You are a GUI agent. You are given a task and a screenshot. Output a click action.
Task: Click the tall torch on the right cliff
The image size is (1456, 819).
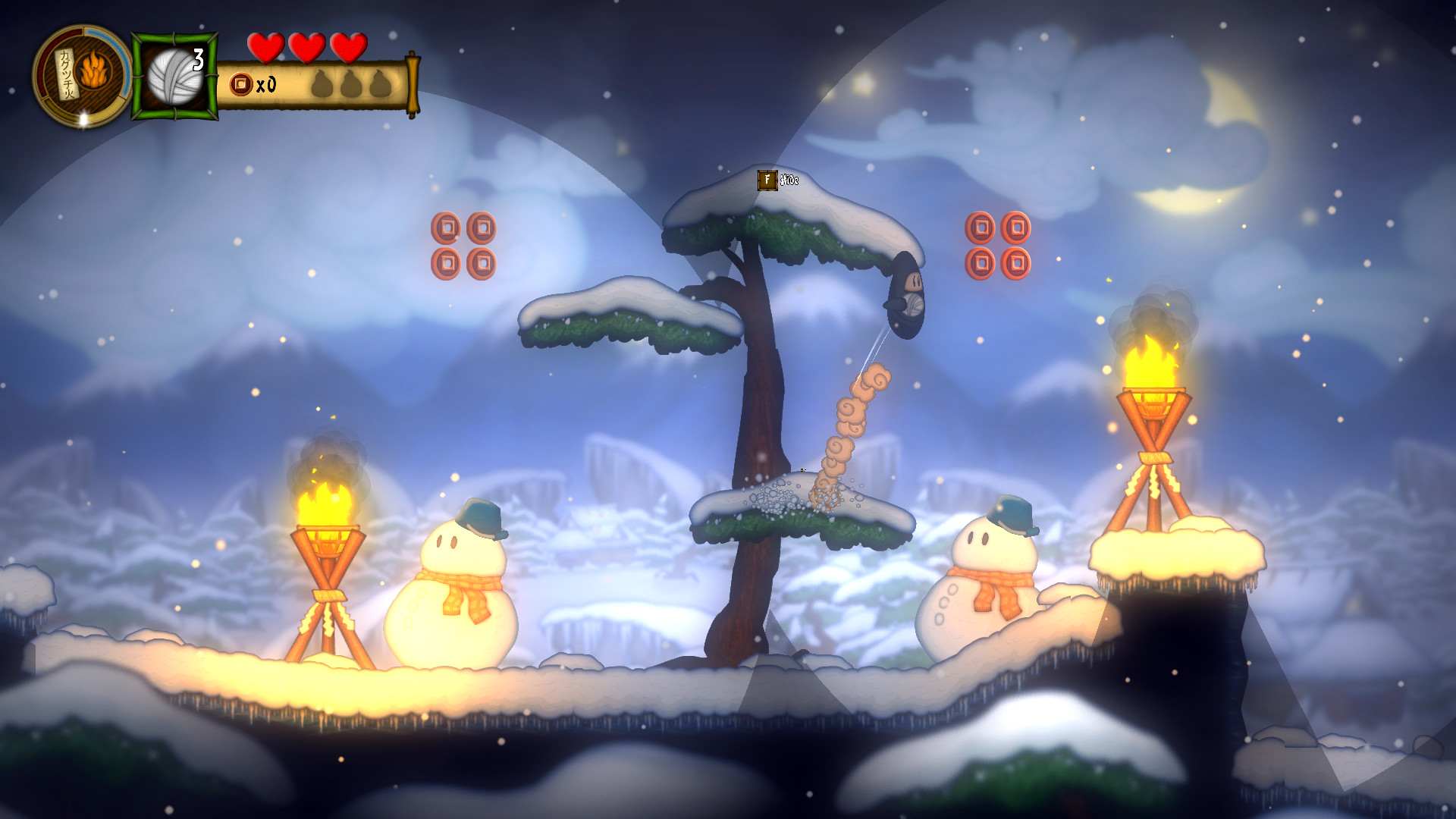point(1153,409)
